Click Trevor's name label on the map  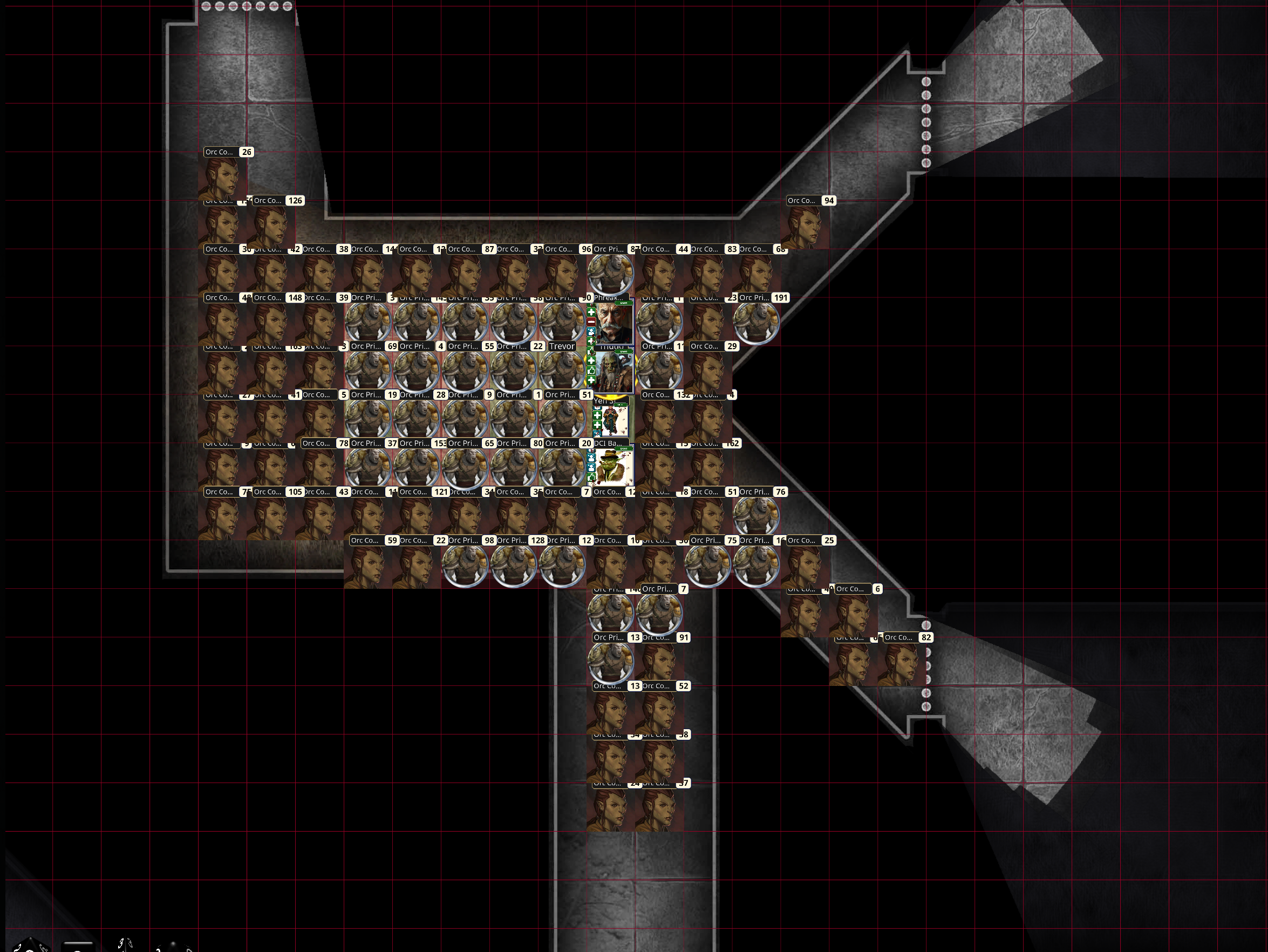click(561, 346)
